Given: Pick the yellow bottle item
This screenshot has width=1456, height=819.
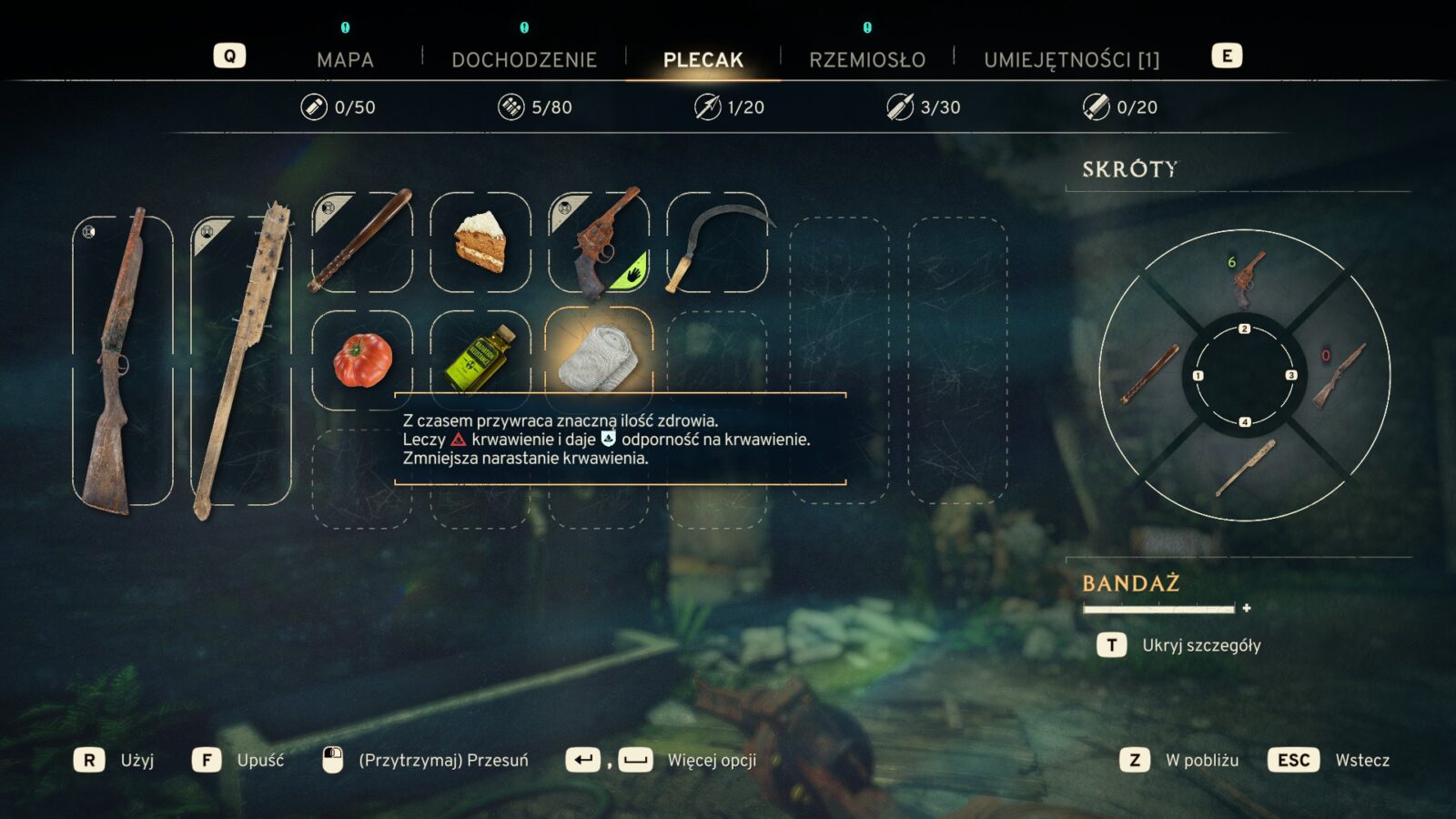Looking at the screenshot, I should pos(480,360).
